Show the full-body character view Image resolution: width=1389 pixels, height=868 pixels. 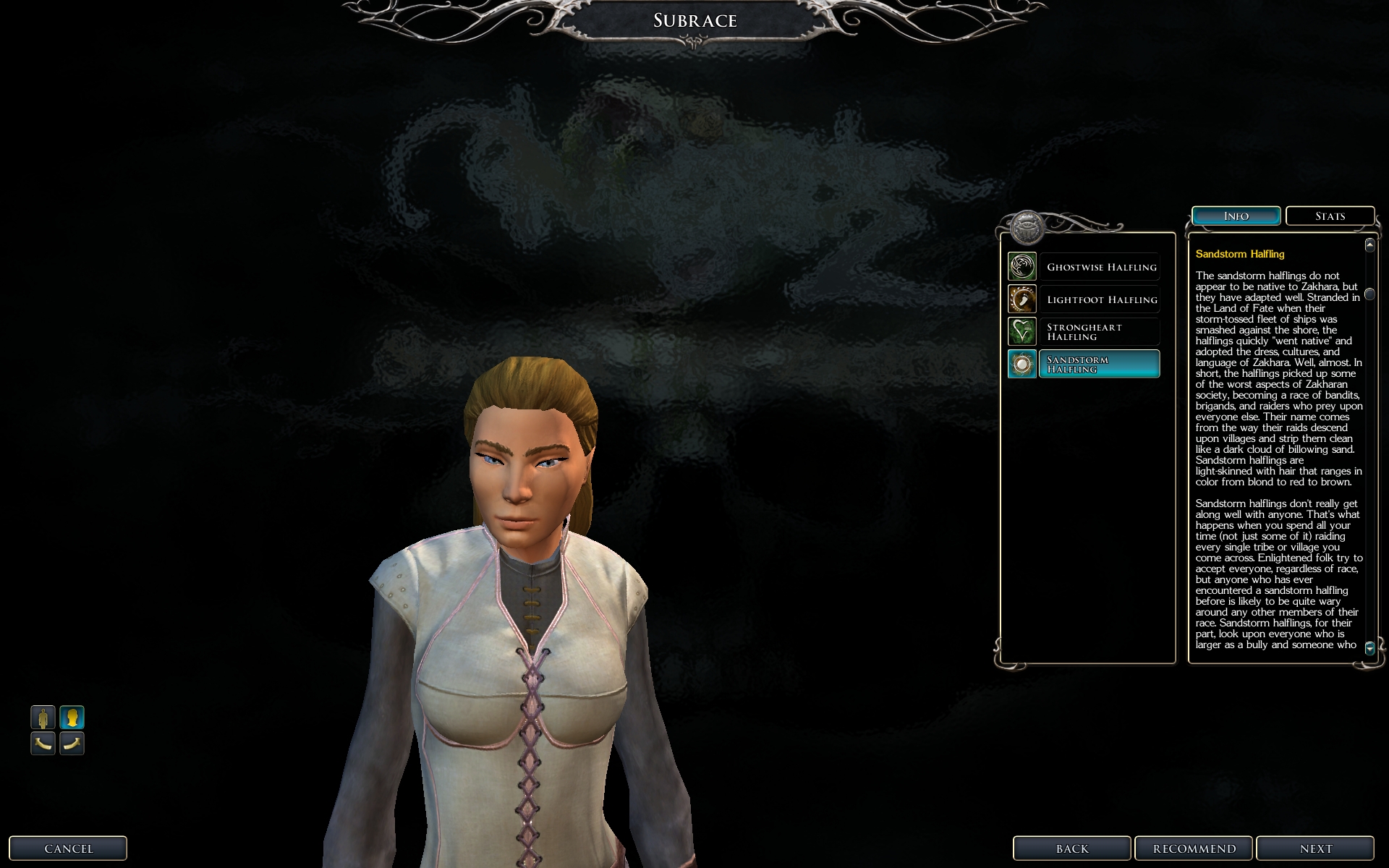point(43,718)
